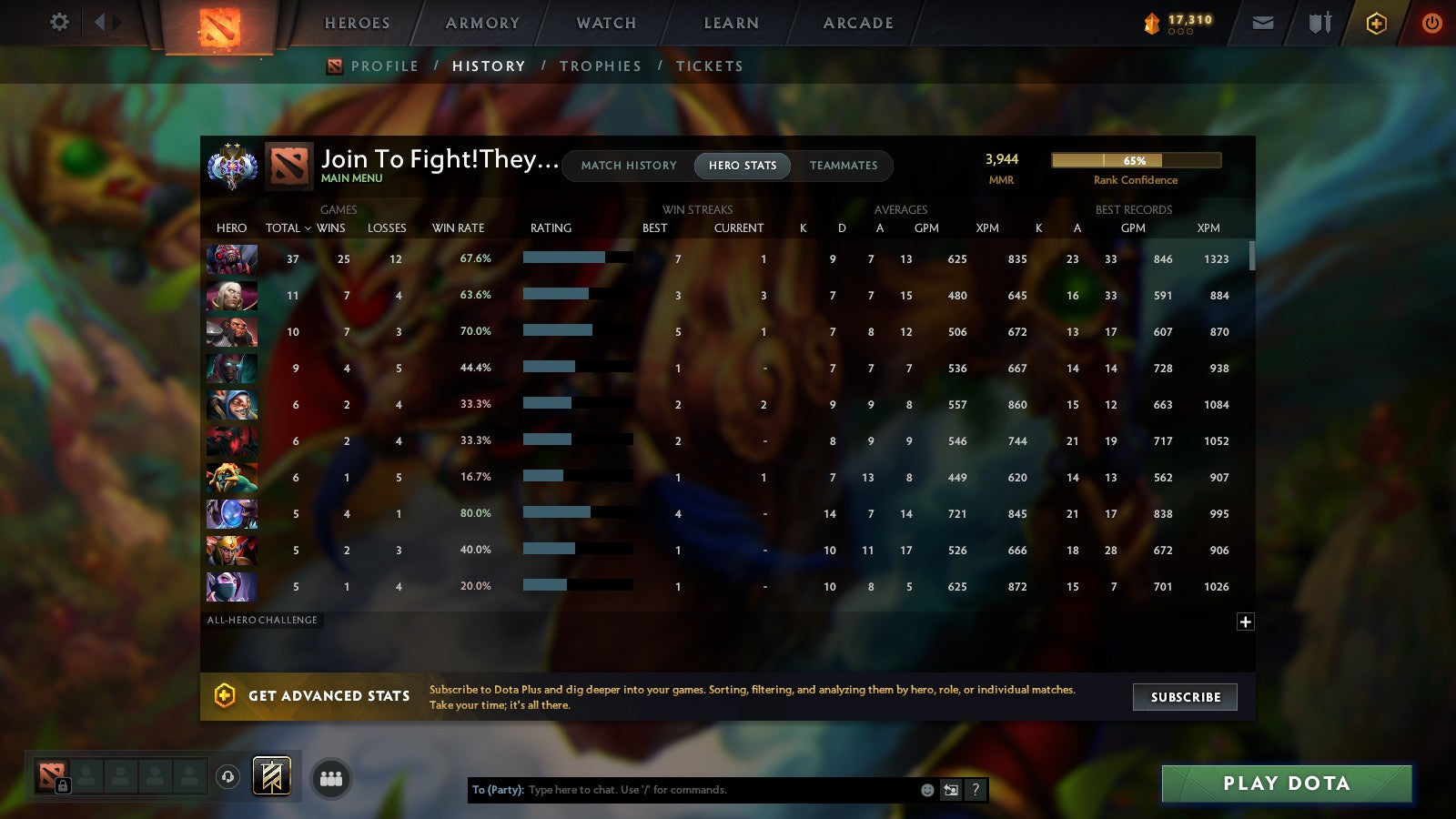Open the ARMORY menu
1456x819 pixels.
pos(481,23)
